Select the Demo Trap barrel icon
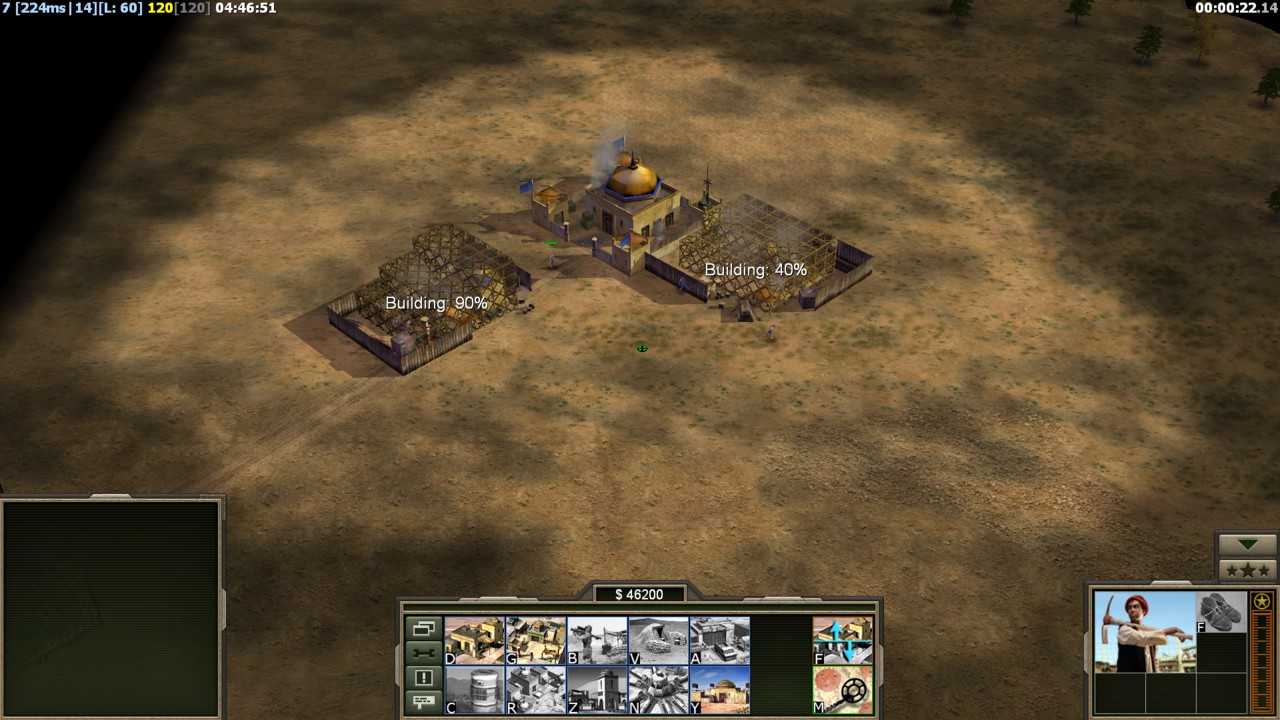The height and width of the screenshot is (720, 1280). [474, 690]
